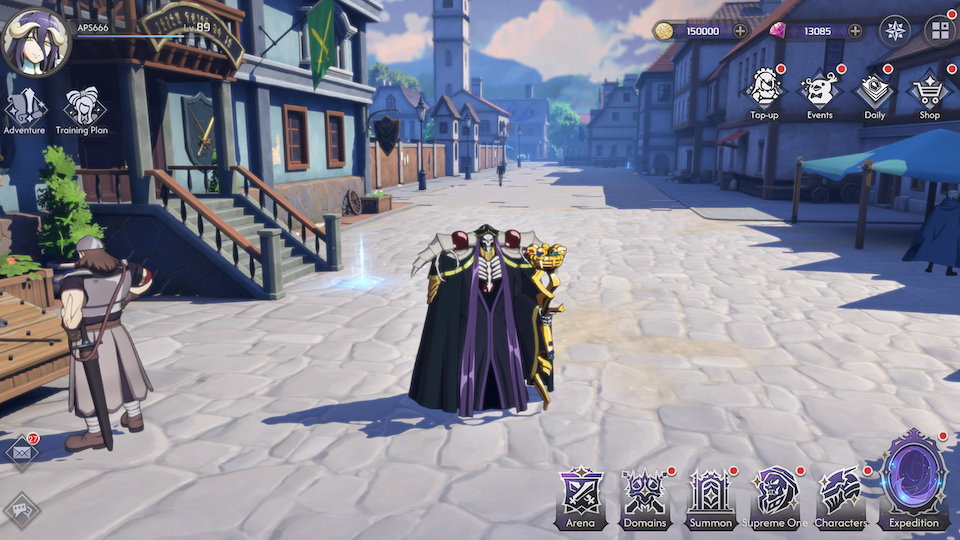Open the Summon gate
Viewport: 960px width, 540px height.
pos(710,497)
